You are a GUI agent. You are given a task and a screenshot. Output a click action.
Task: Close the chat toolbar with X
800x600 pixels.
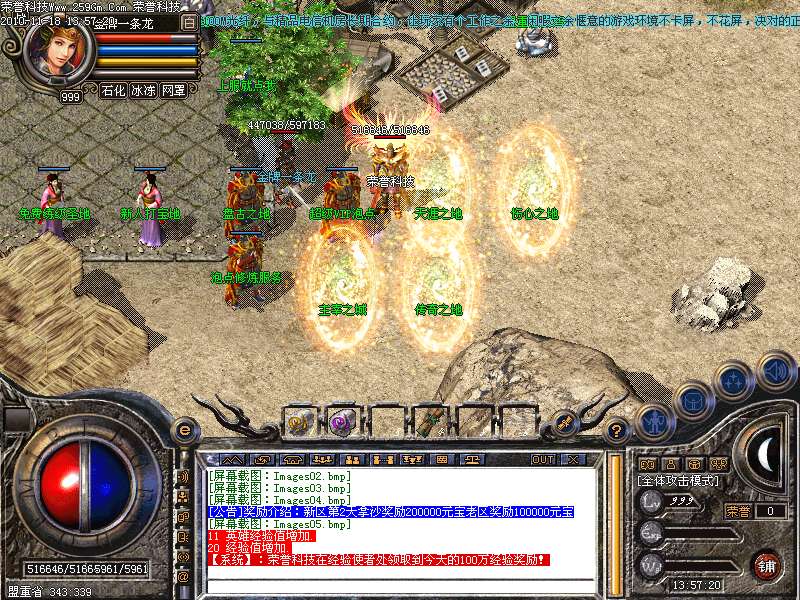pyautogui.click(x=573, y=459)
